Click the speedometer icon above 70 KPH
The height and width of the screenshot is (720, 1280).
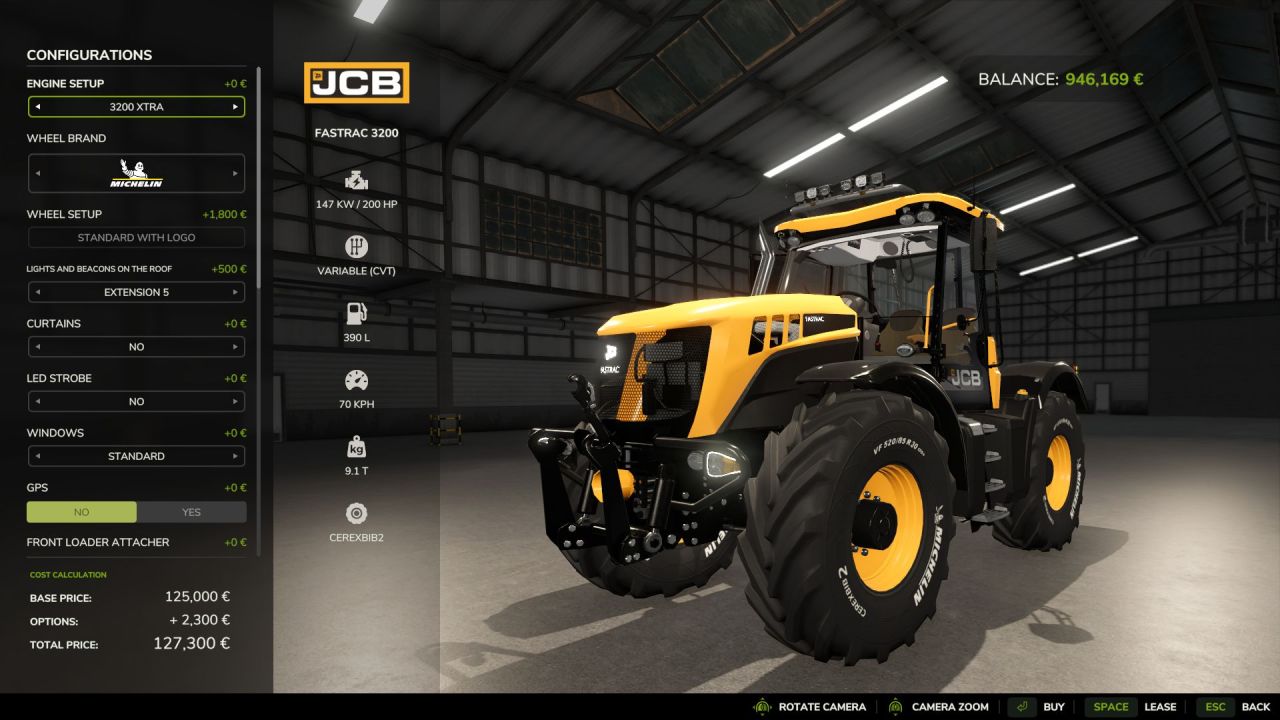(357, 380)
